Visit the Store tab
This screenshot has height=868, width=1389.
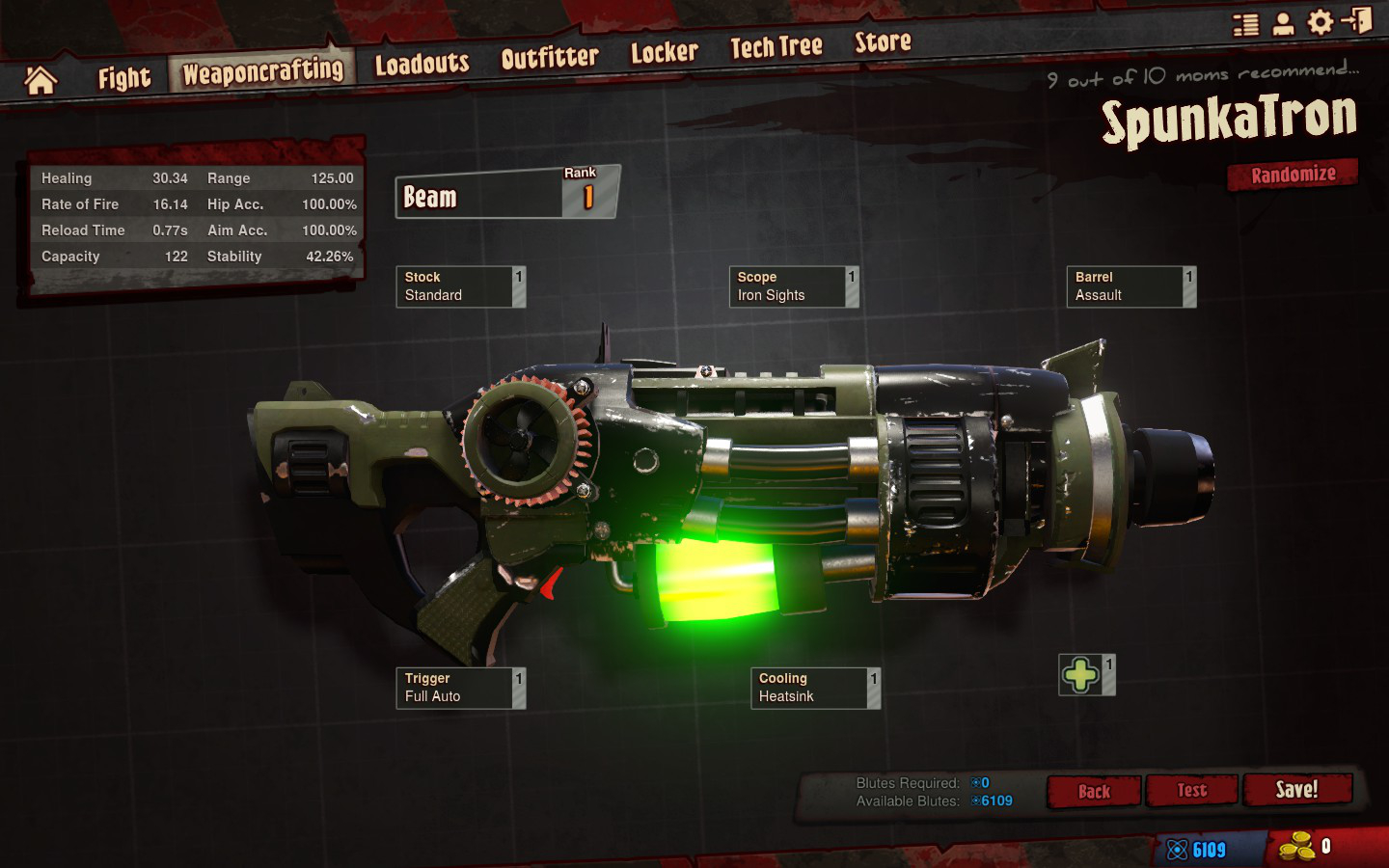(x=883, y=41)
